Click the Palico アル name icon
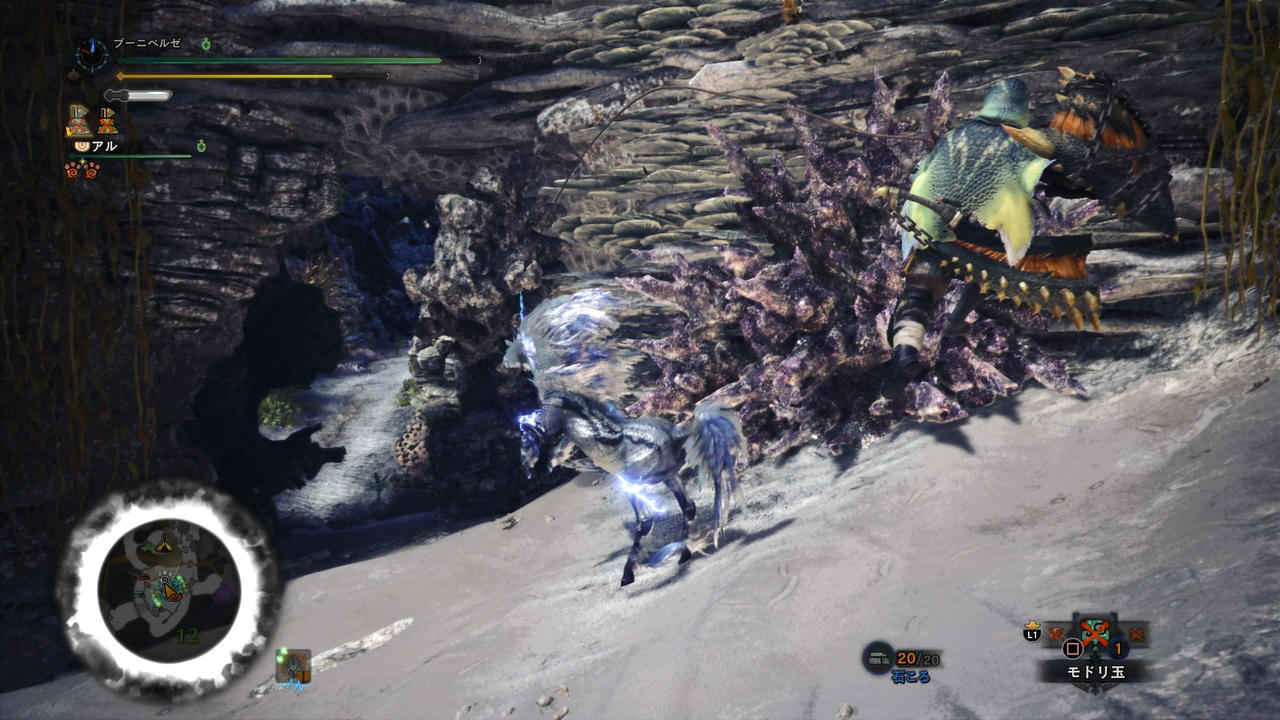This screenshot has width=1280, height=720. coord(82,146)
